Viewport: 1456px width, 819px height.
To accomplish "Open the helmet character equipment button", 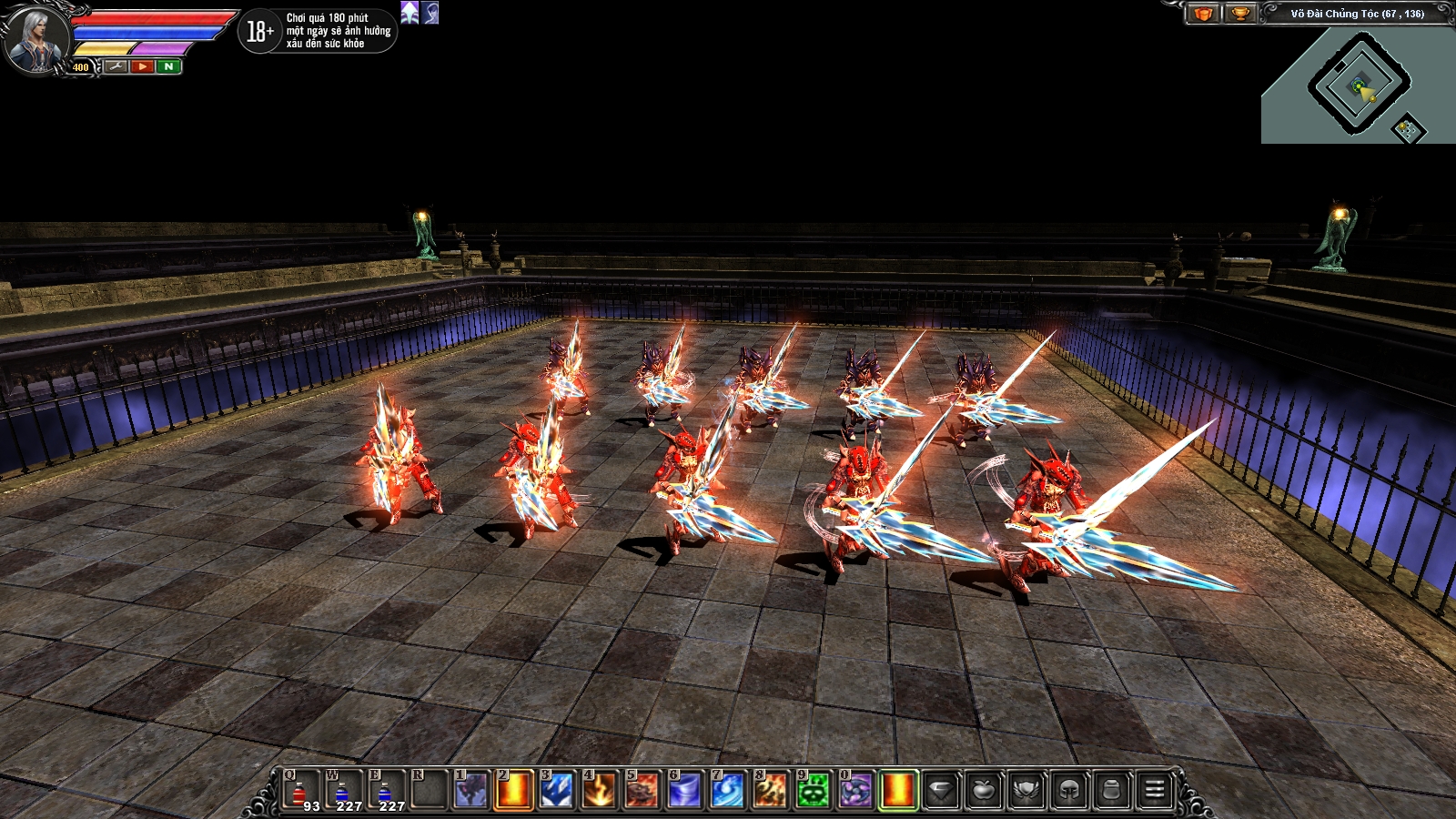I will tap(1069, 791).
